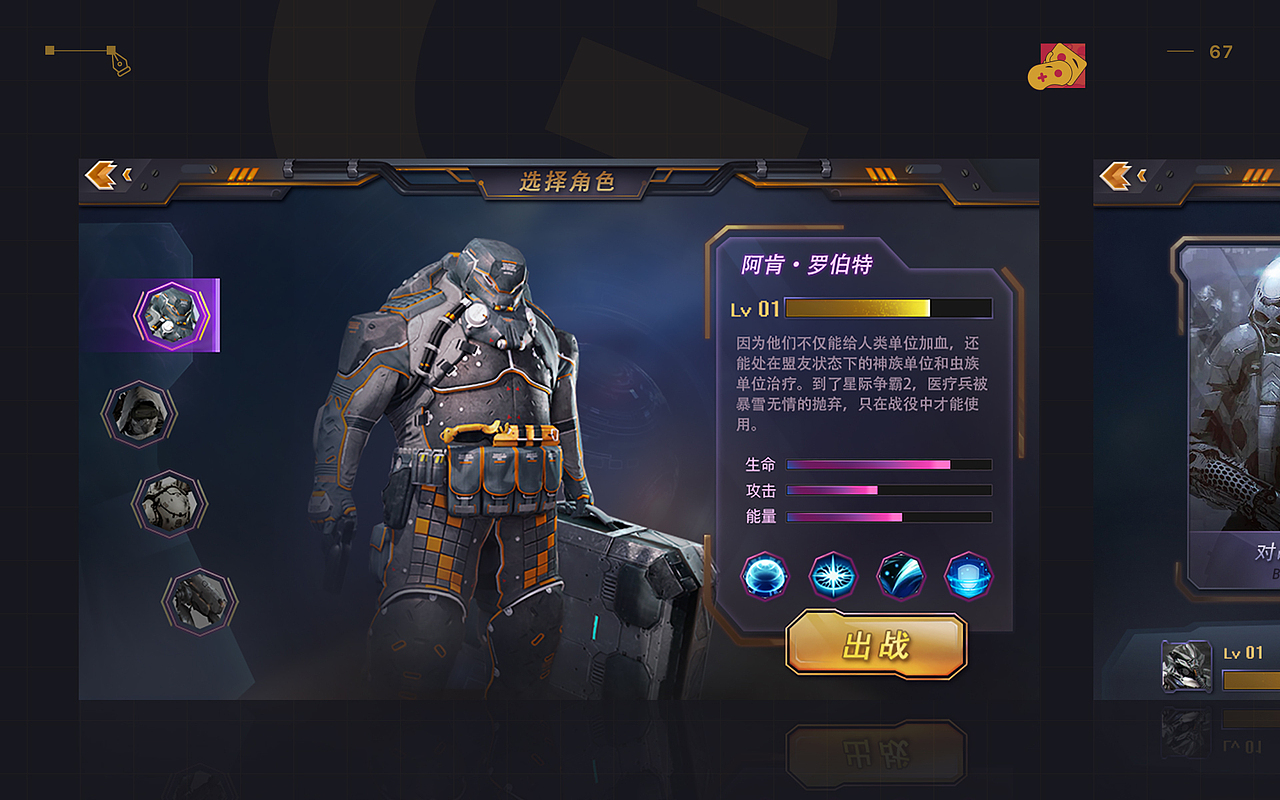Click the gold 67 currency counter
Image resolution: width=1280 pixels, height=800 pixels.
[x=1220, y=52]
